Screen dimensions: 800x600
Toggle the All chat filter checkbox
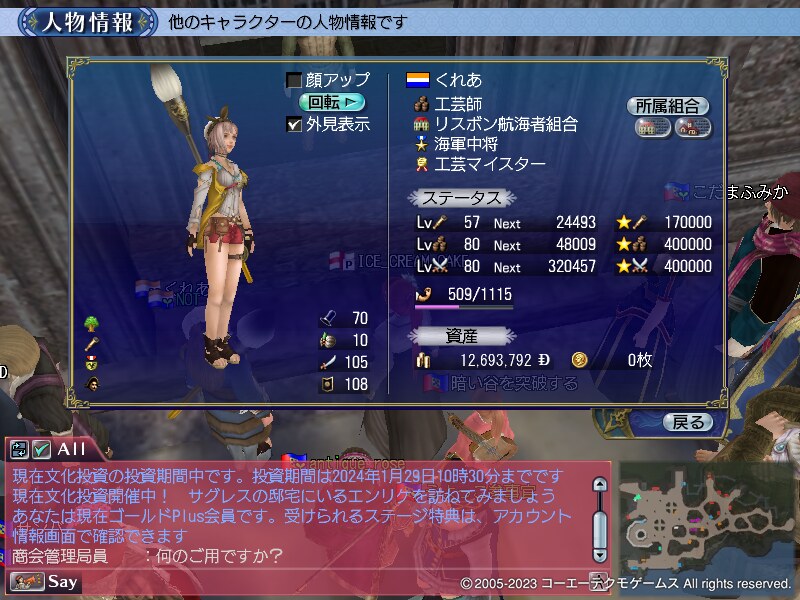[41, 450]
